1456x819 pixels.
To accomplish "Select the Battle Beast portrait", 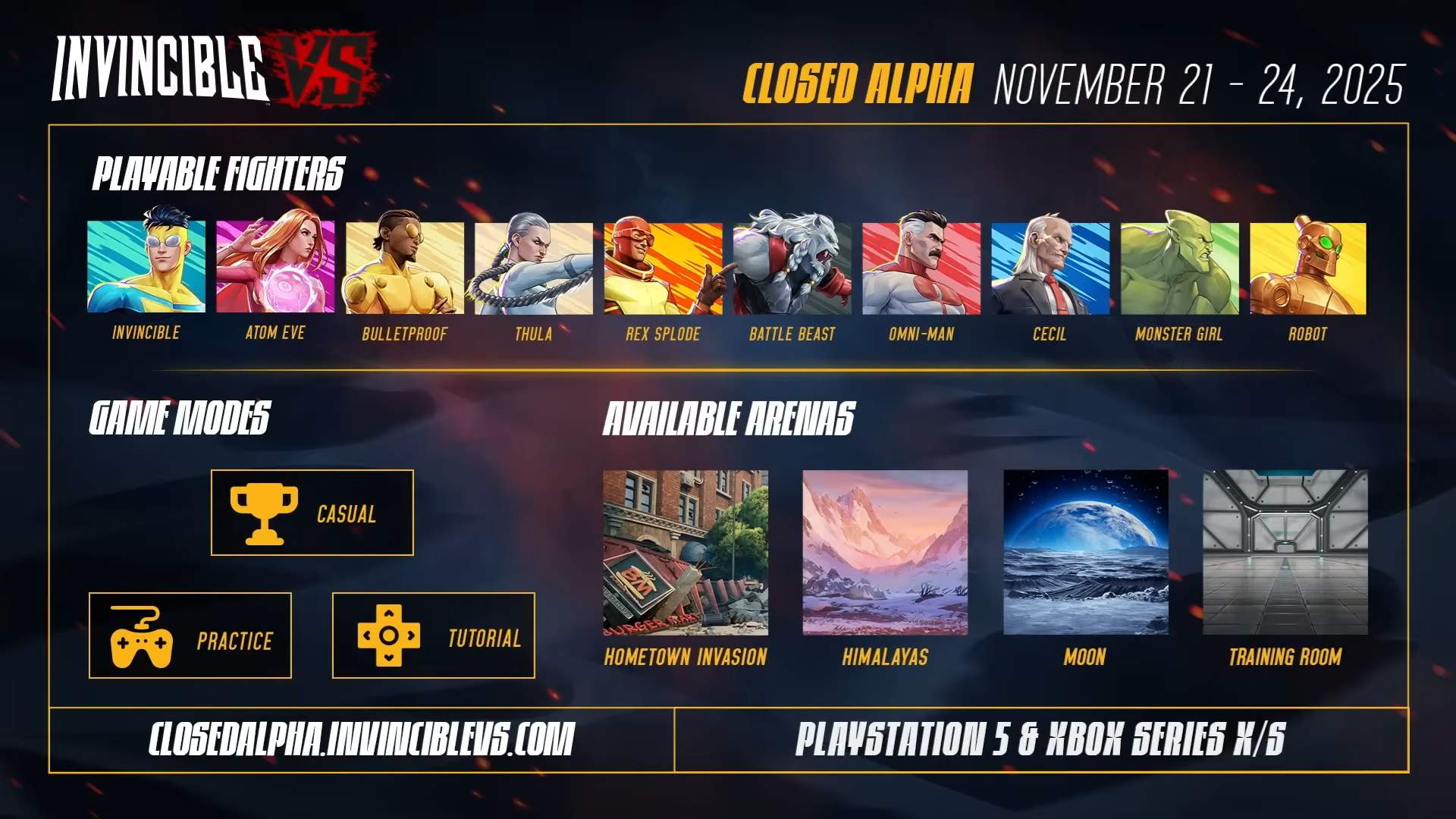I will pos(792,267).
